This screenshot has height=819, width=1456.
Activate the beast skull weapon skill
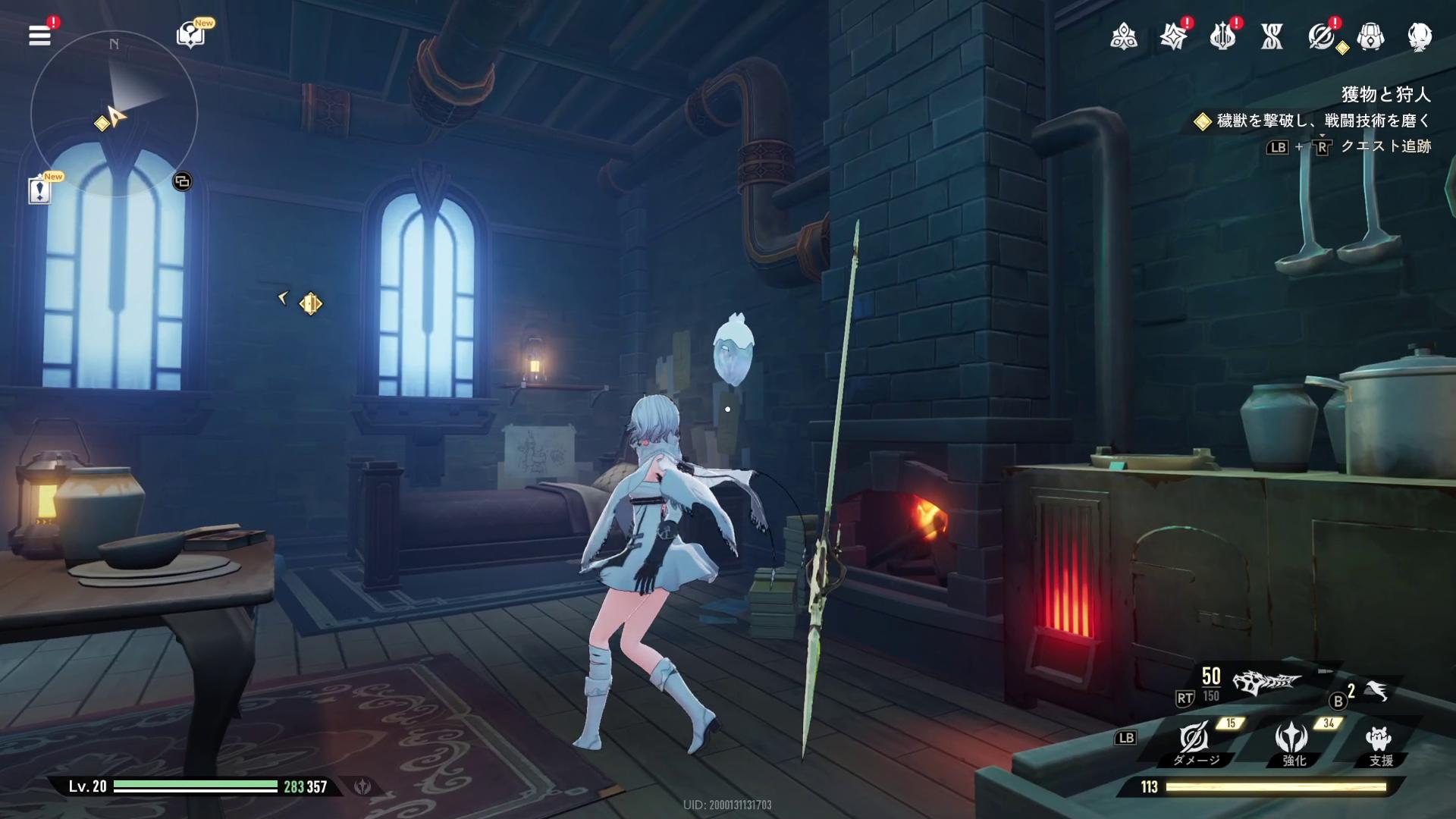1266,682
